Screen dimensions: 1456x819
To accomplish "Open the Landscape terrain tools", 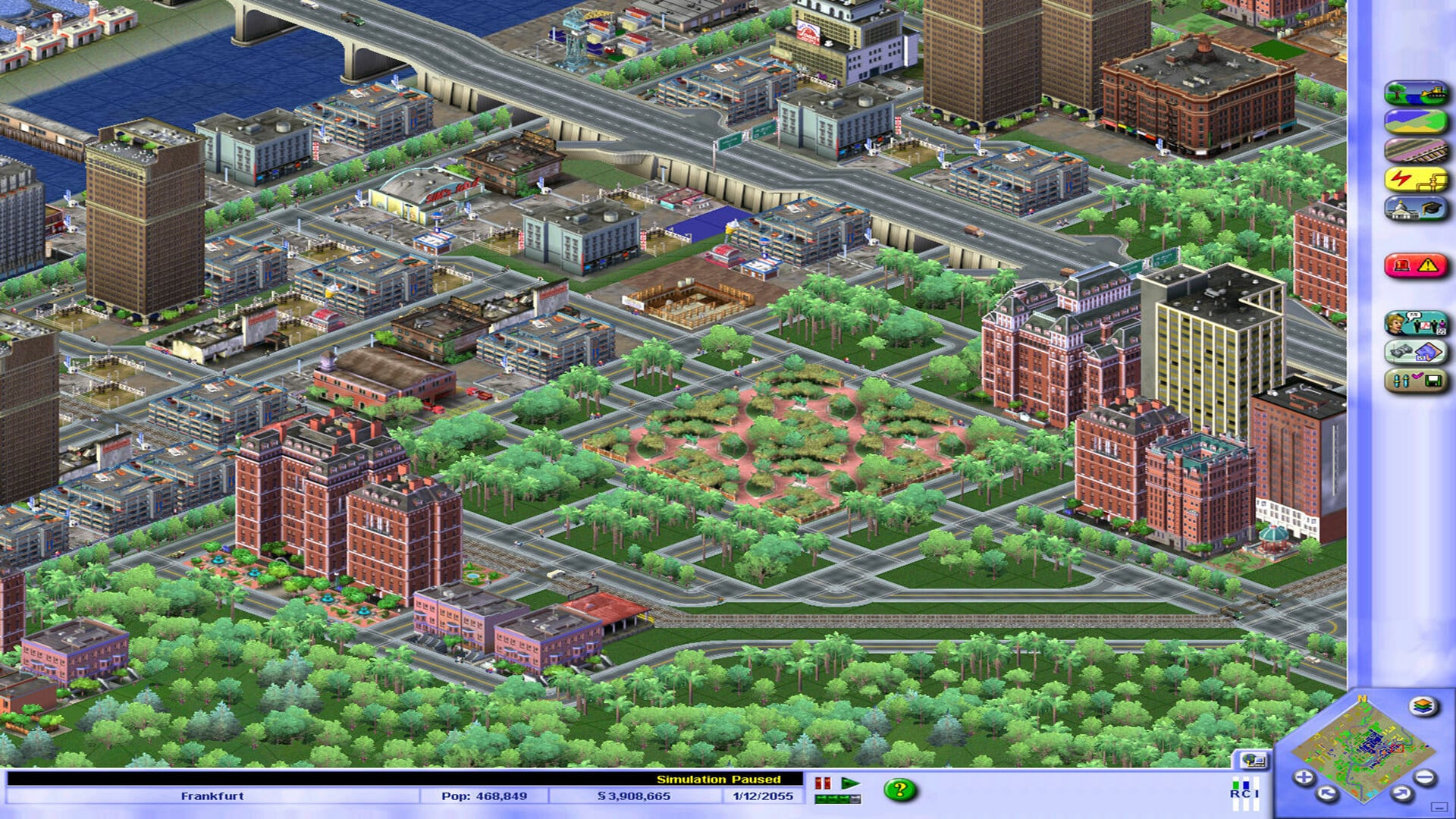I will coord(1418,92).
